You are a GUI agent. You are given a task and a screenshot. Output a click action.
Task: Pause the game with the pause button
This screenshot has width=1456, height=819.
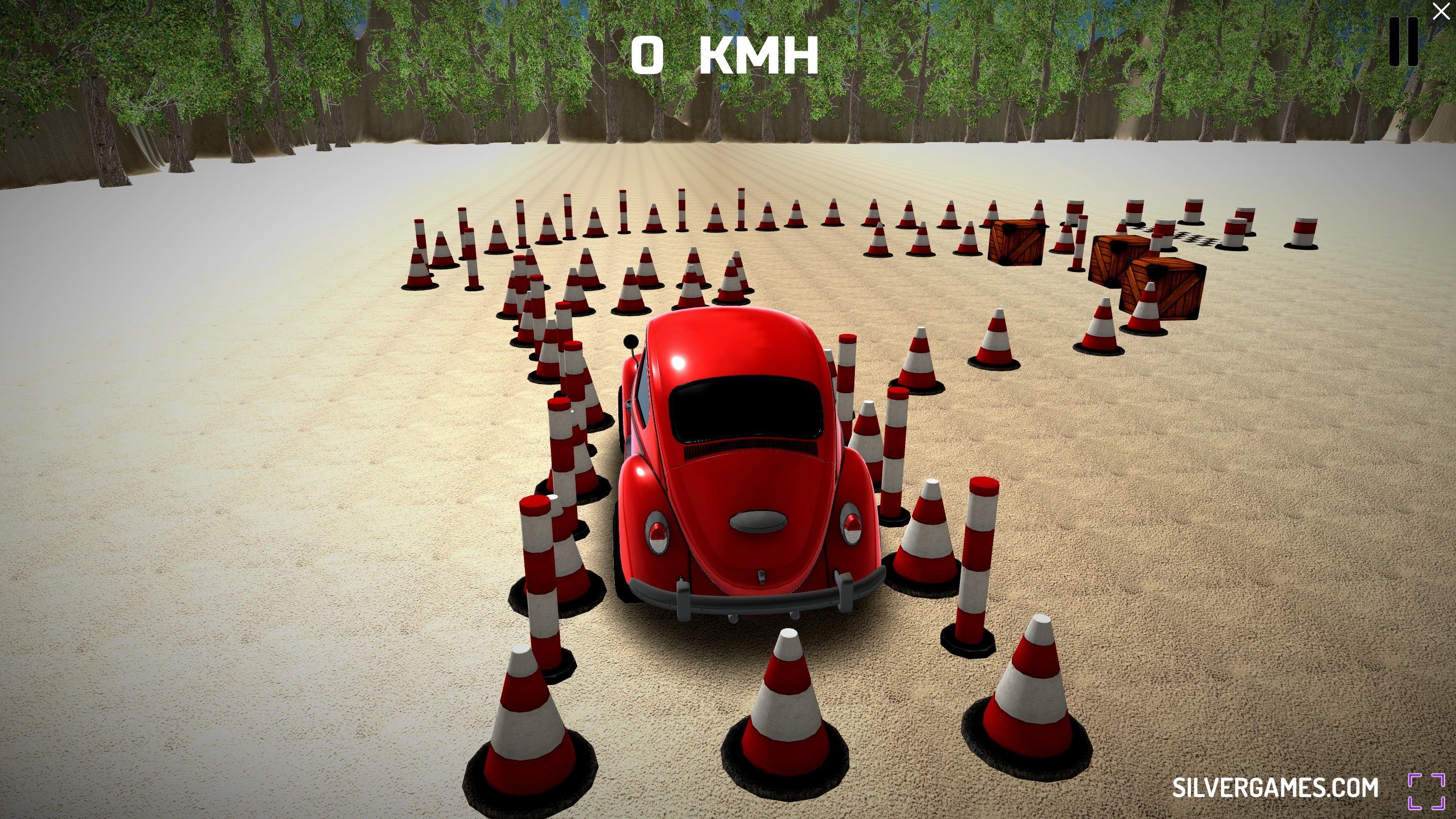1404,42
